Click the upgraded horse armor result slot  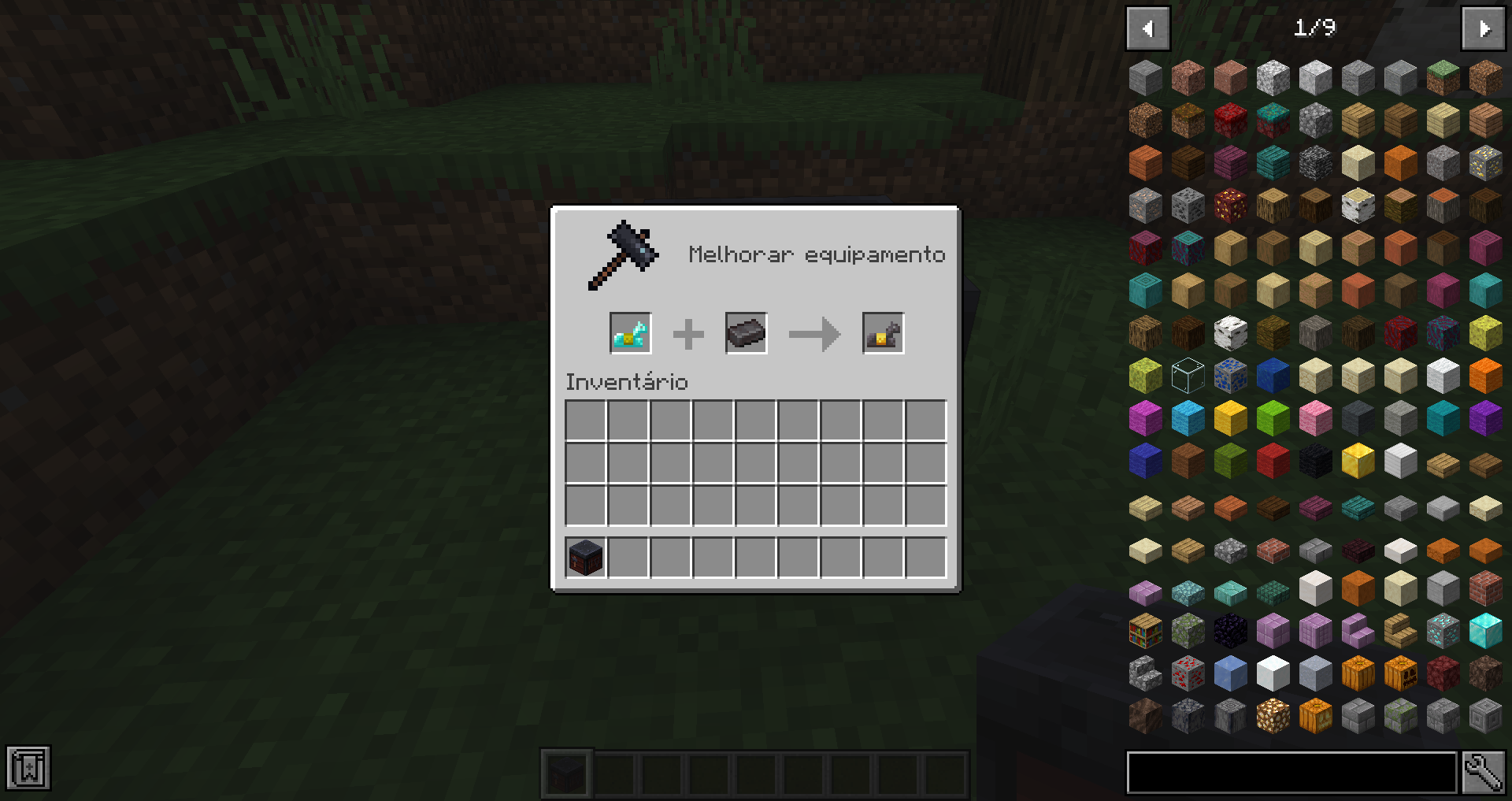pos(883,333)
